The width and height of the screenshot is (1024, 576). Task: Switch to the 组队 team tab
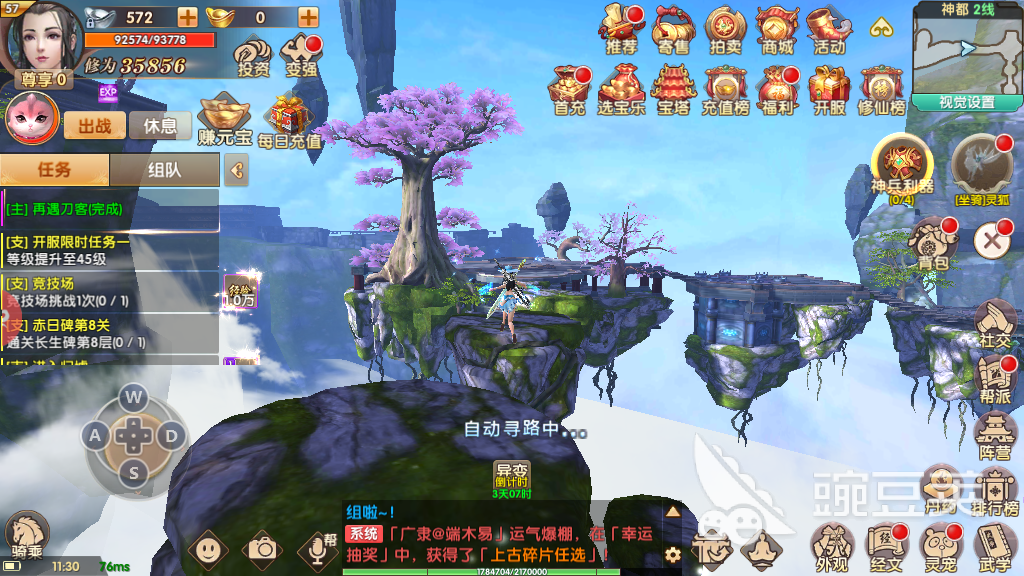tap(164, 170)
